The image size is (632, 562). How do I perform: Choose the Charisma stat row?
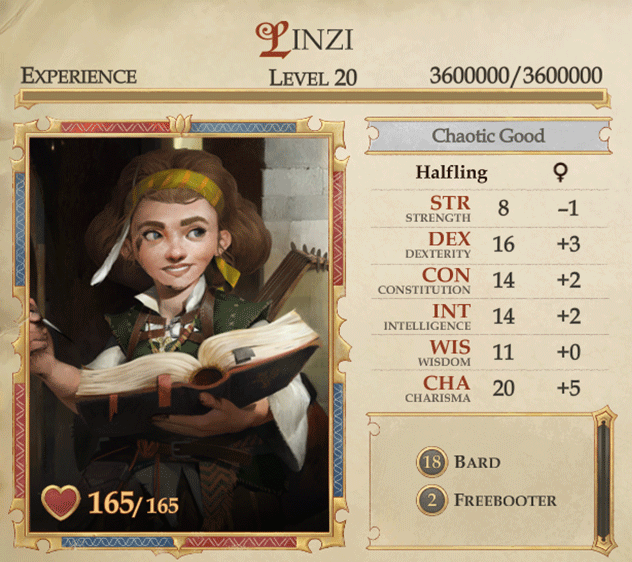(487, 389)
